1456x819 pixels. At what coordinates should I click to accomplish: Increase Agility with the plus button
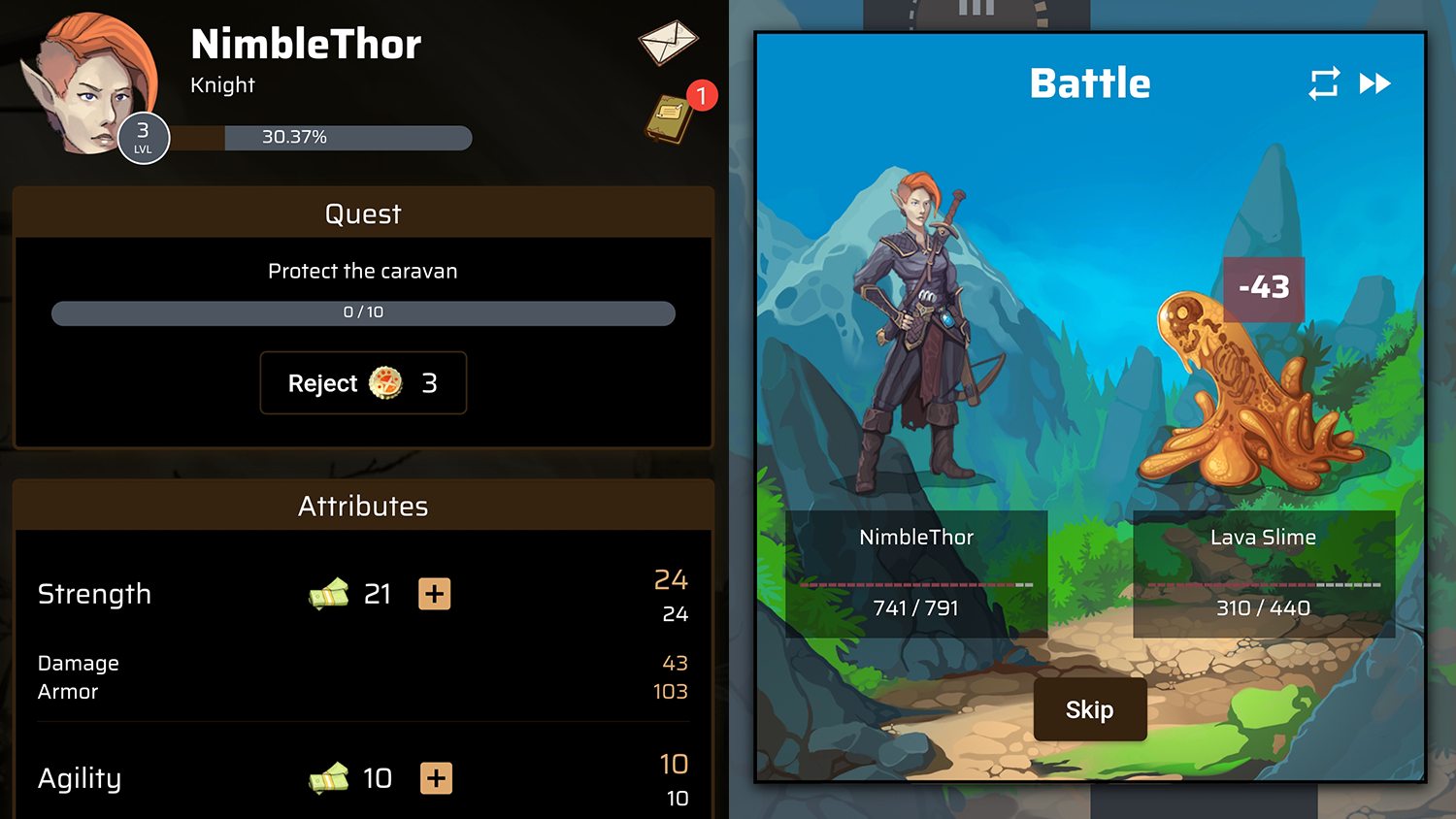(x=437, y=777)
